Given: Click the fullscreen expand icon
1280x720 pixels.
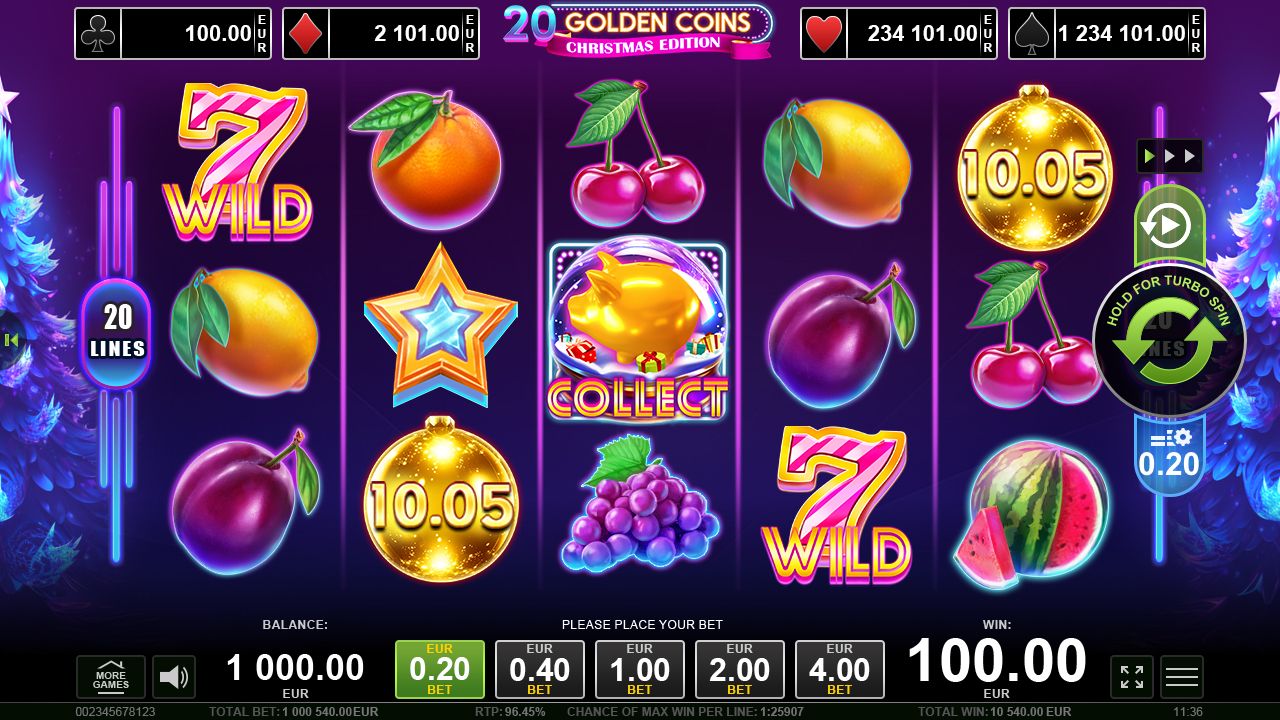Looking at the screenshot, I should pyautogui.click(x=1131, y=677).
